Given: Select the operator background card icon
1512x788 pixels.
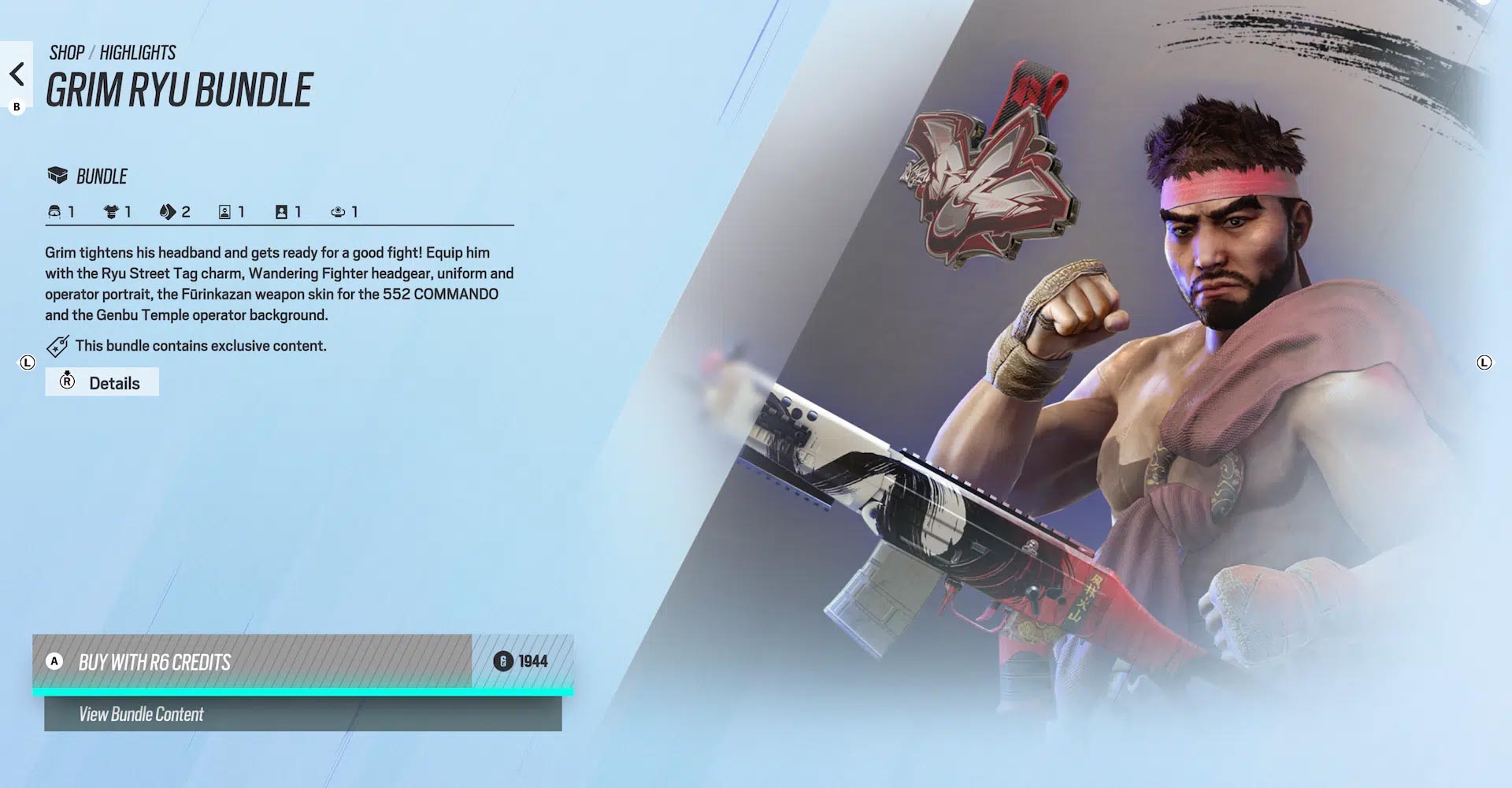Looking at the screenshot, I should coord(281,211).
